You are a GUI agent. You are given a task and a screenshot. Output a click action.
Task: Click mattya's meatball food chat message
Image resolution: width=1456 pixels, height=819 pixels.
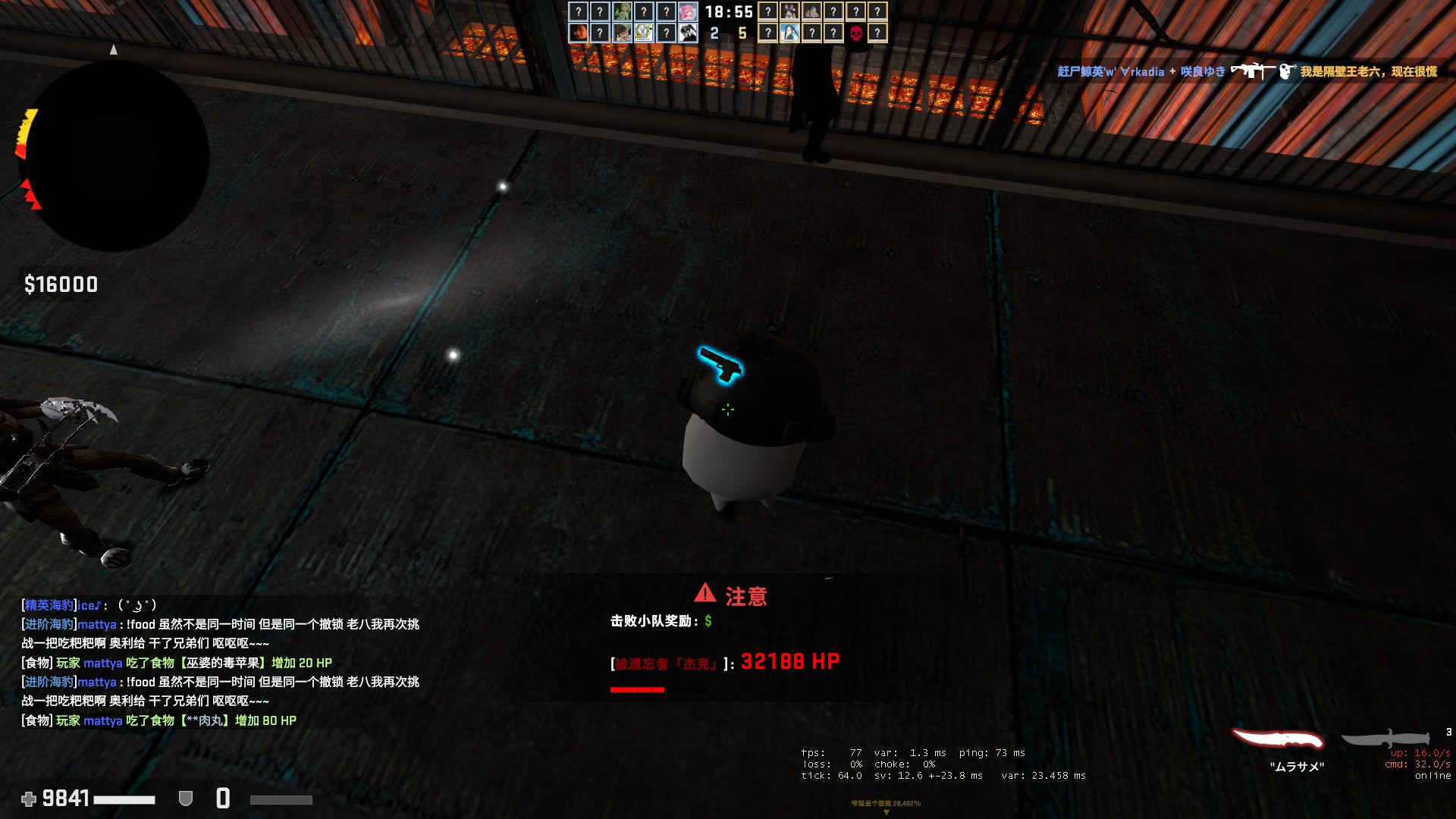pyautogui.click(x=159, y=720)
